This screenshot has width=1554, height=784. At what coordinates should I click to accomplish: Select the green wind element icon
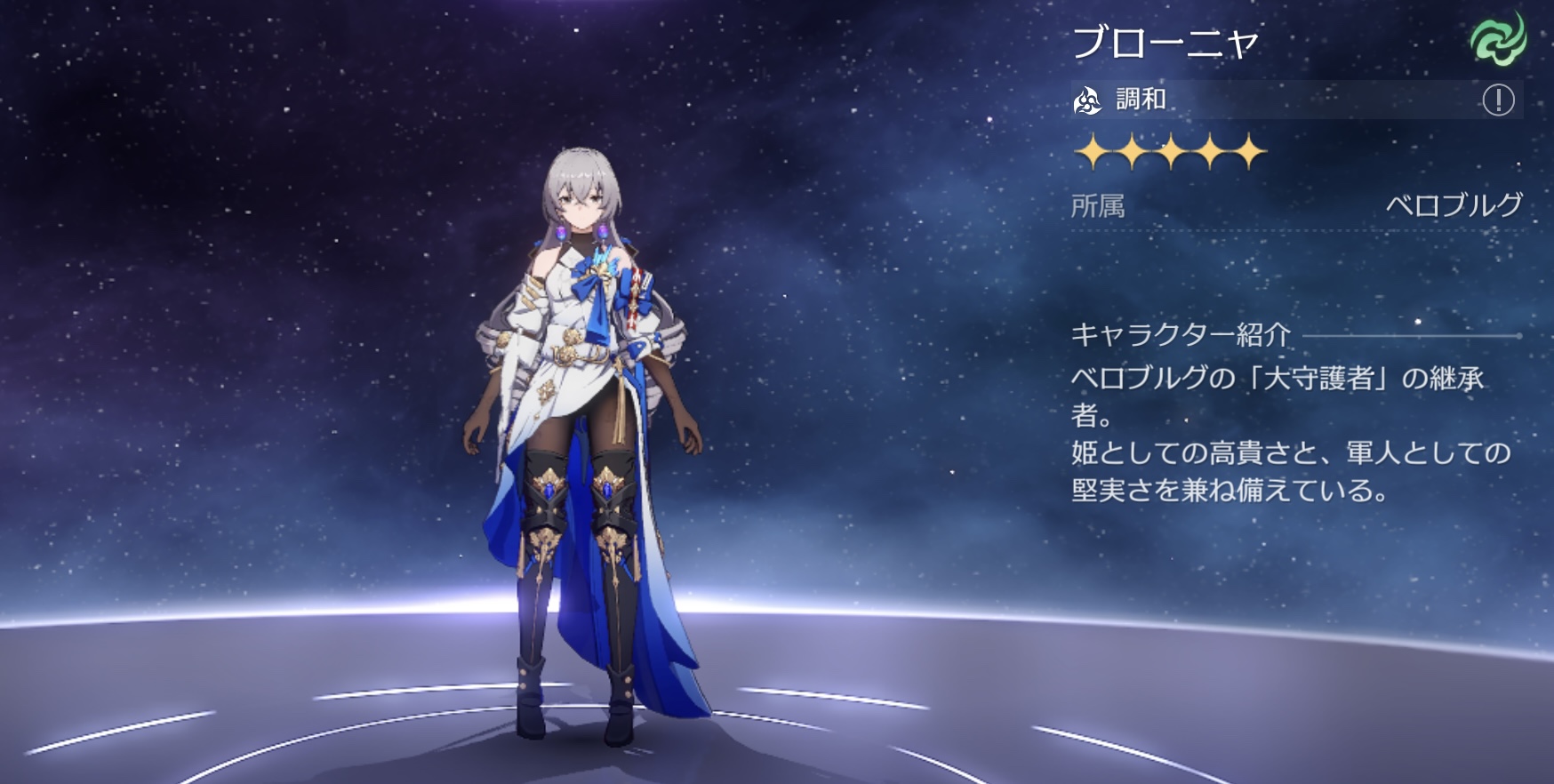1497,41
